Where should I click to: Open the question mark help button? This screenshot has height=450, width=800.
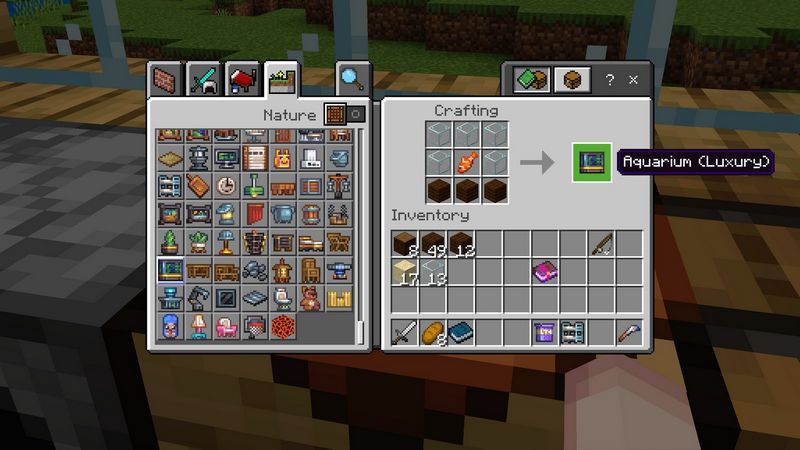[609, 80]
